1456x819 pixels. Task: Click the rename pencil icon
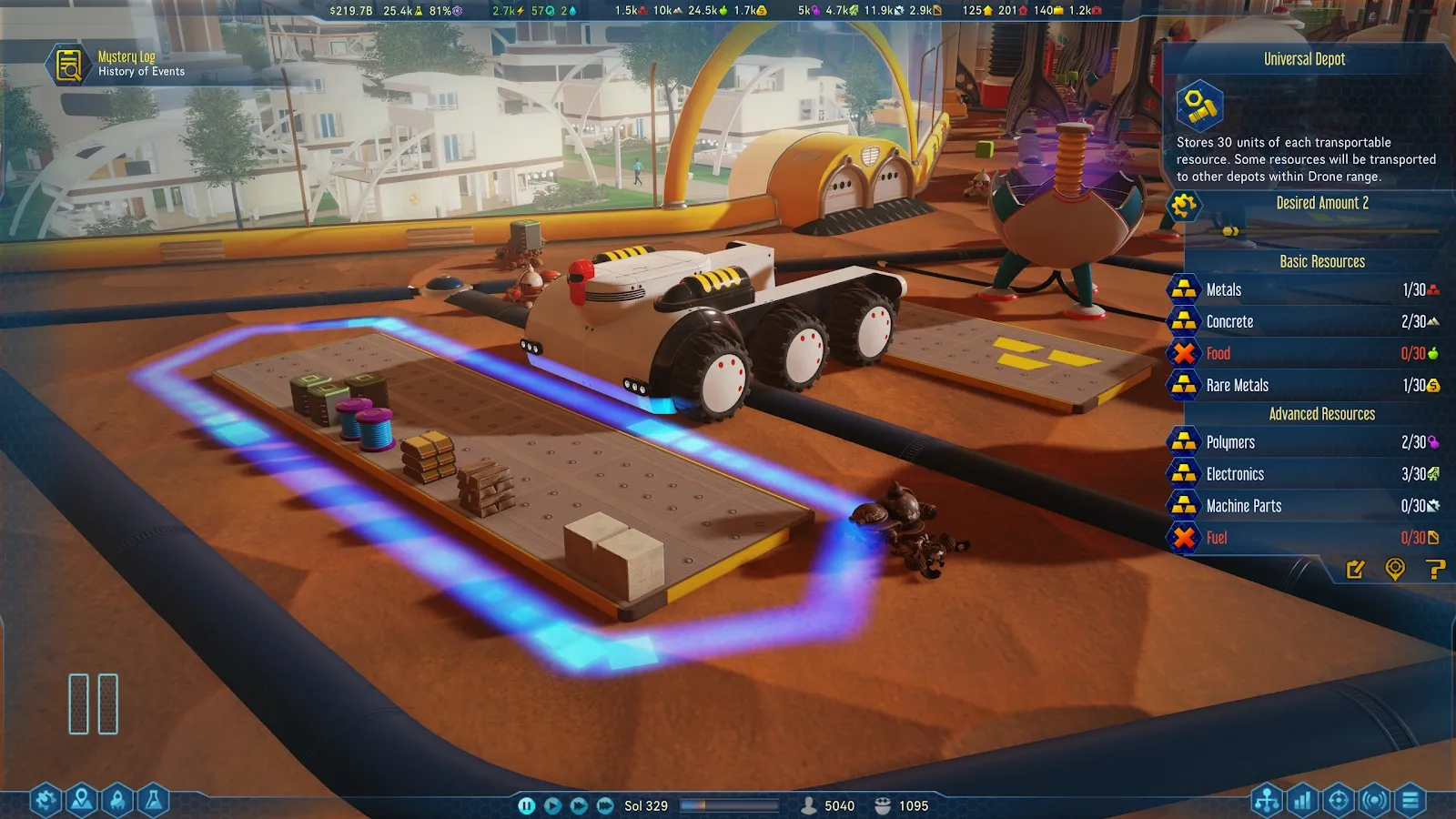[1355, 570]
